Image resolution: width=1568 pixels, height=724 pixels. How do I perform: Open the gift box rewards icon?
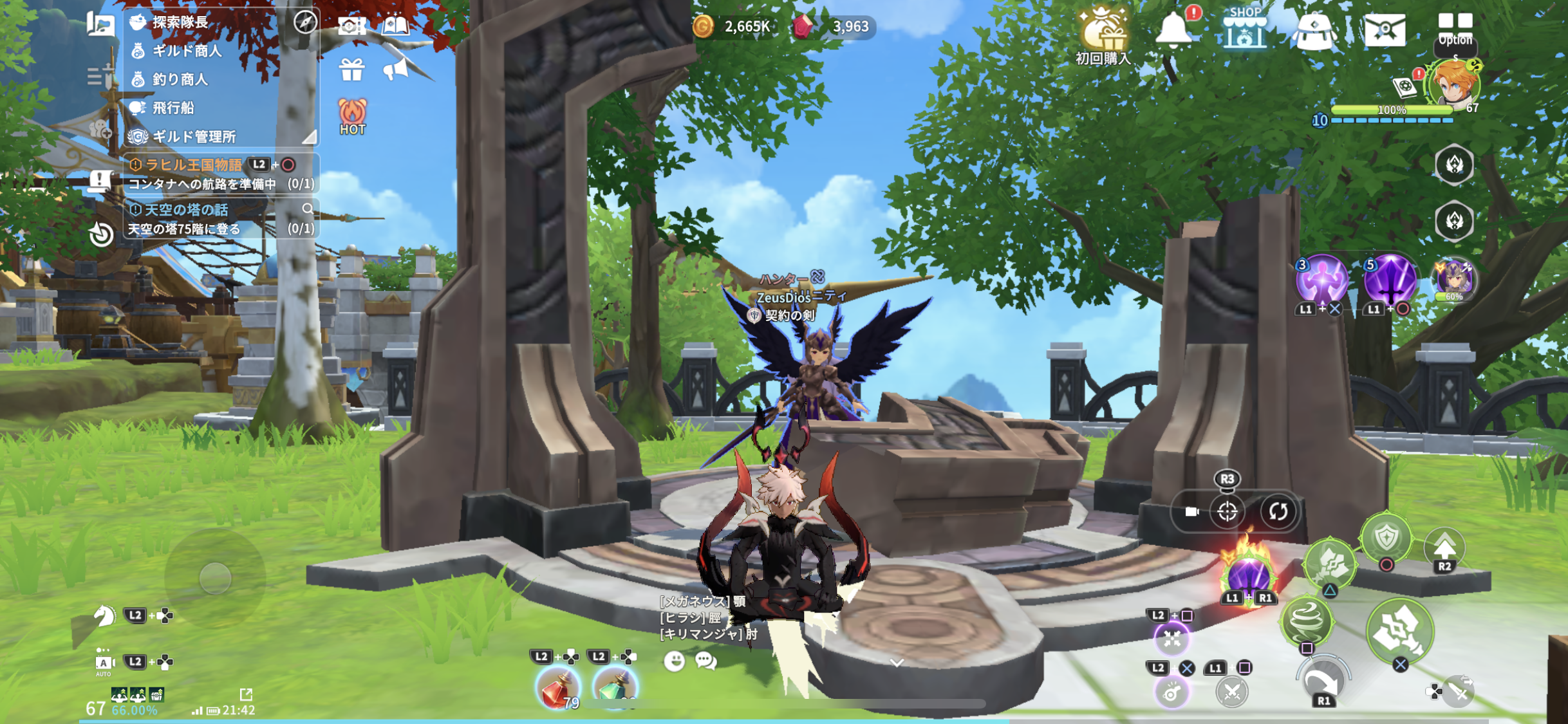(x=351, y=69)
